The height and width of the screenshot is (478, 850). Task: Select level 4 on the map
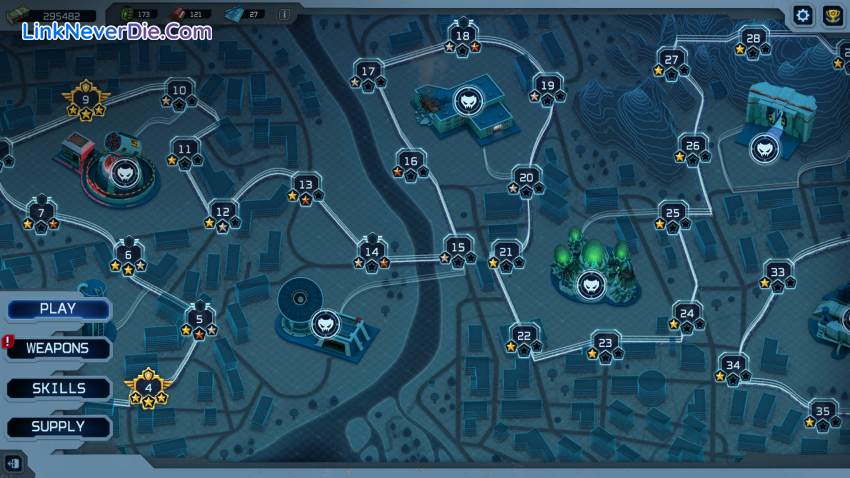(148, 387)
